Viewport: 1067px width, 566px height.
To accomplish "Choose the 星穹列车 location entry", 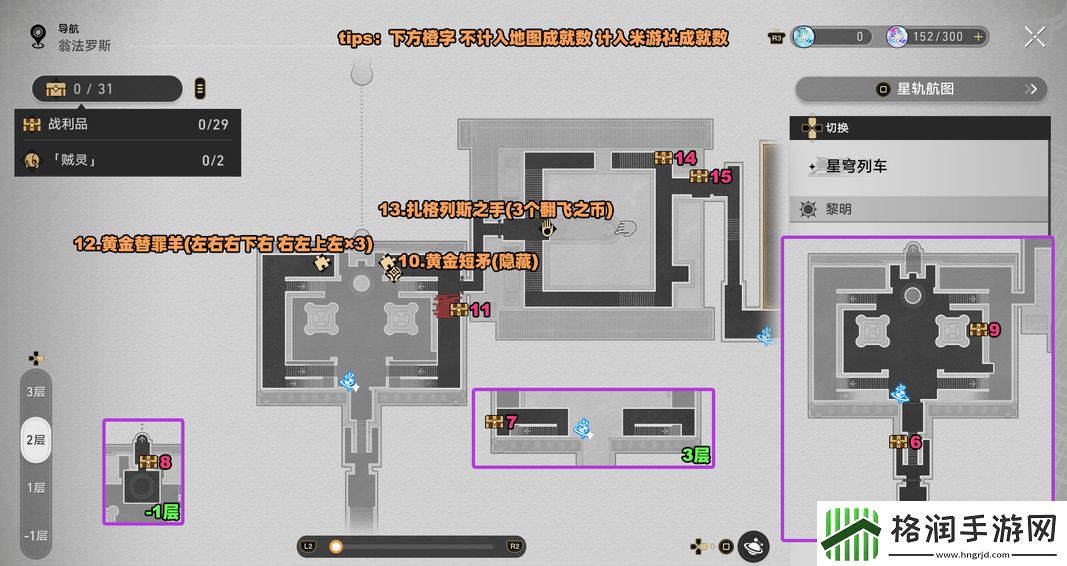I will point(920,166).
